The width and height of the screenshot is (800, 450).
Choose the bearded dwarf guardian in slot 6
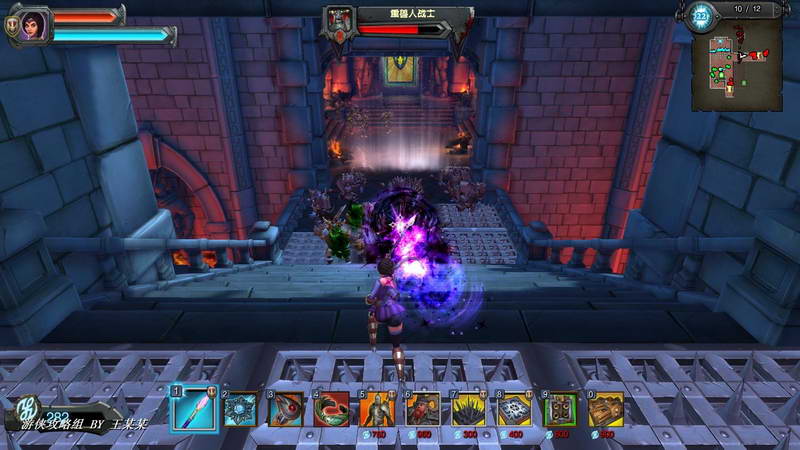point(423,409)
